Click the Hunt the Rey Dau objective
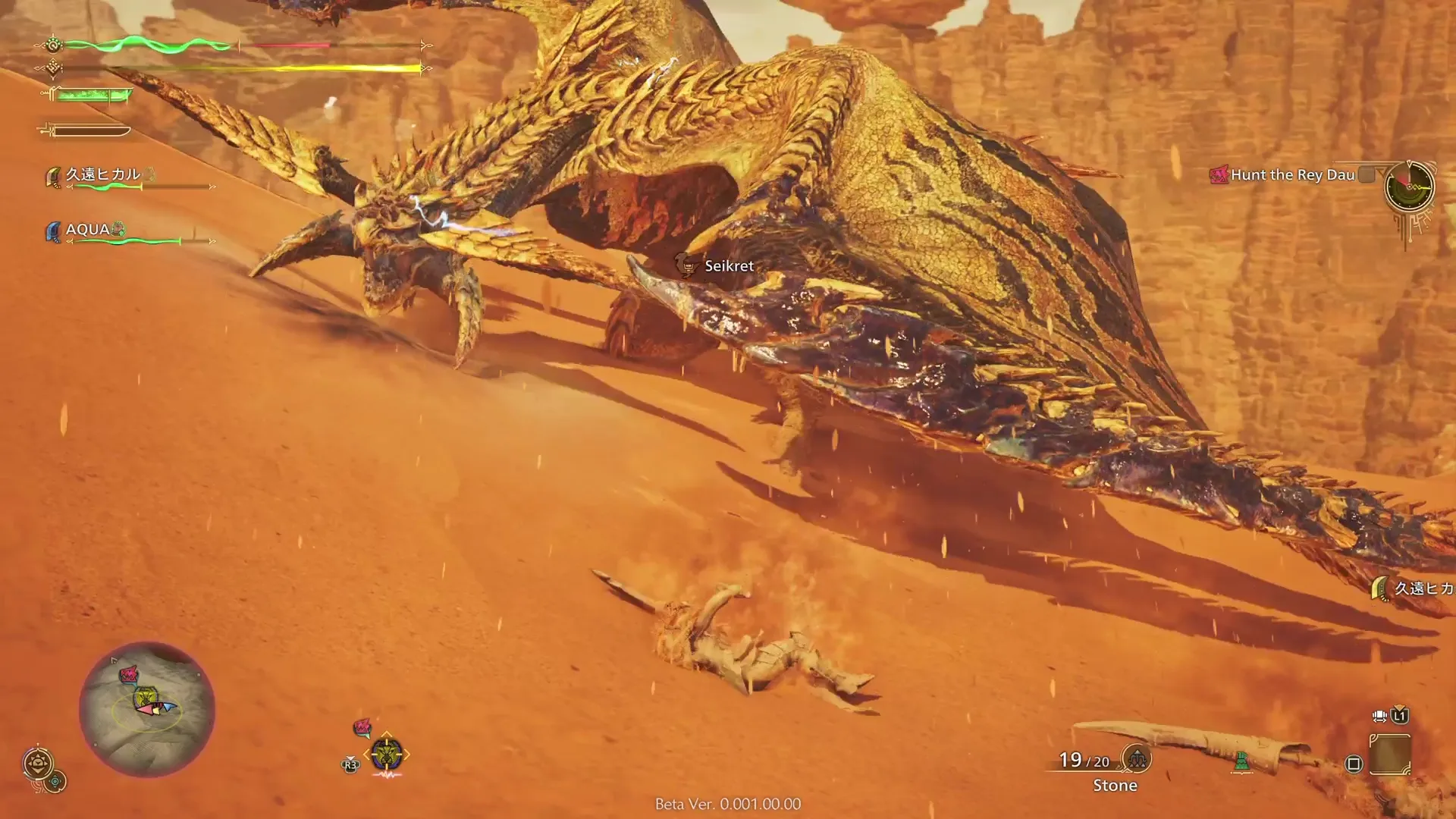Viewport: 1456px width, 819px height. [1291, 175]
